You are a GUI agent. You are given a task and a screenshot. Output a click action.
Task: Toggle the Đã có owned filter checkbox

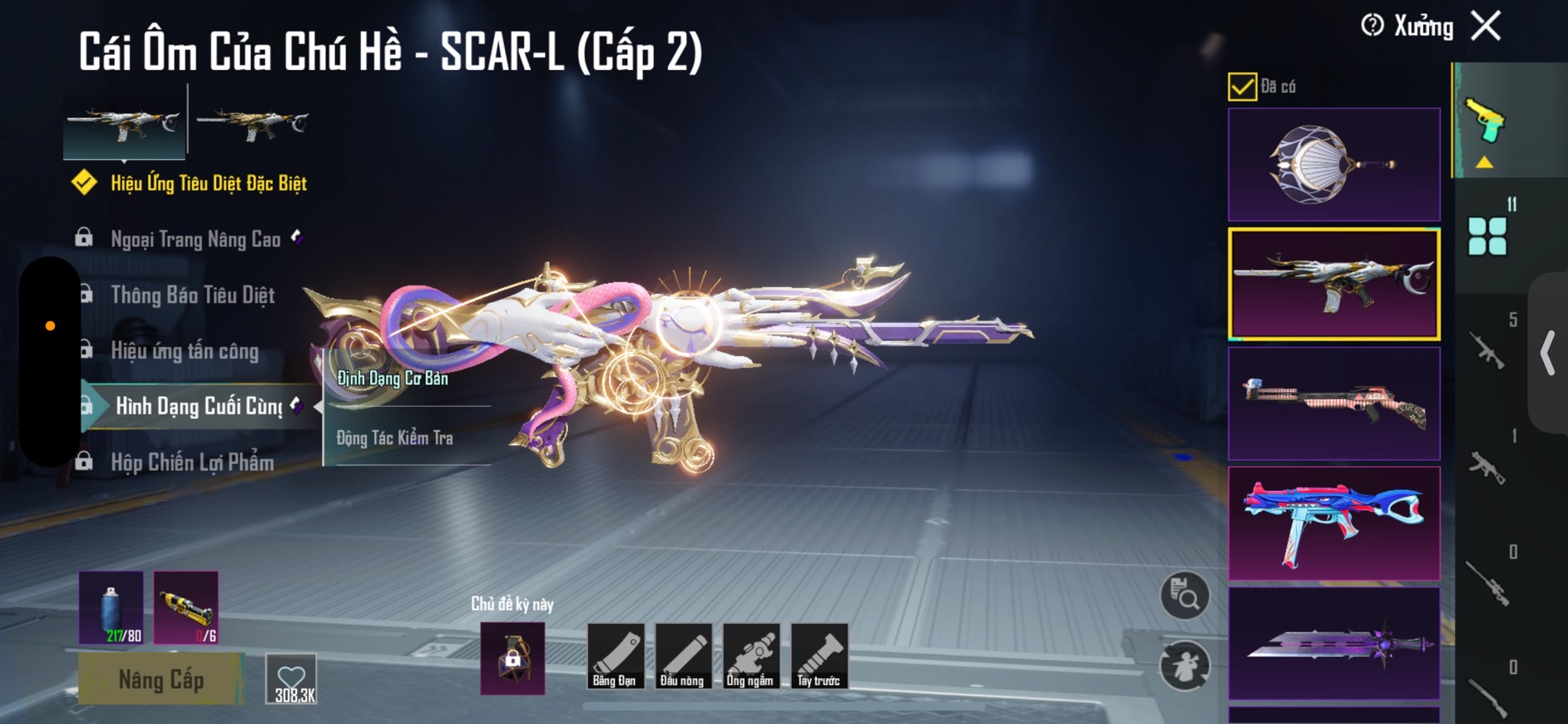1242,87
